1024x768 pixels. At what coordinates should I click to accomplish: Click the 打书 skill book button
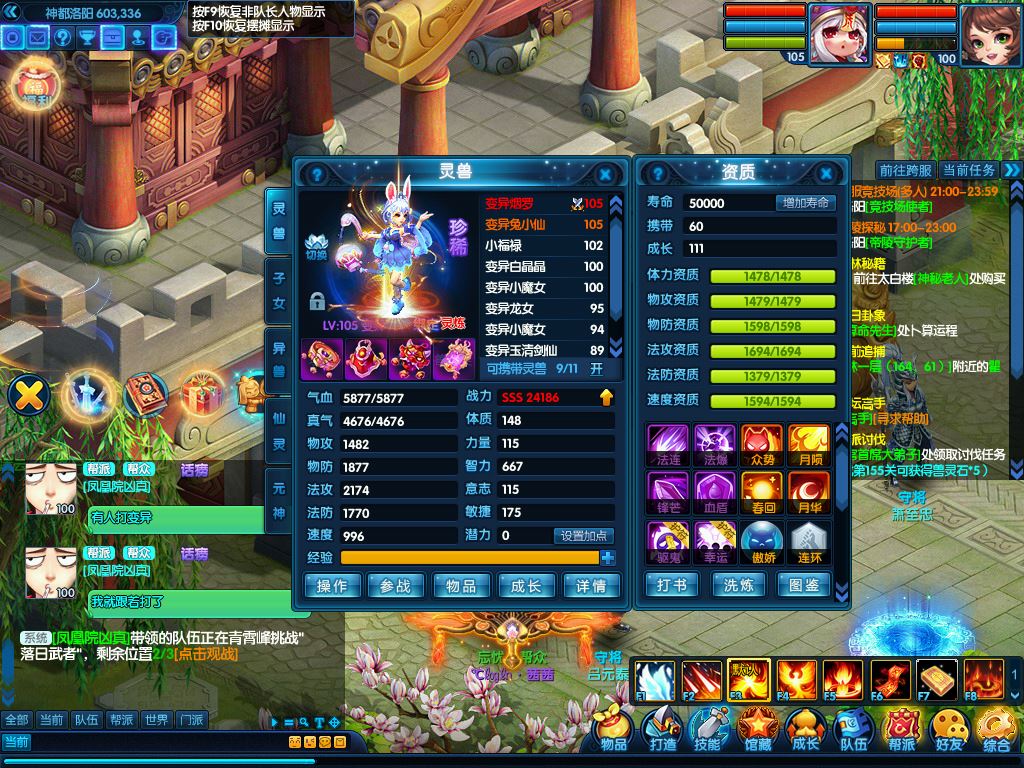(672, 585)
